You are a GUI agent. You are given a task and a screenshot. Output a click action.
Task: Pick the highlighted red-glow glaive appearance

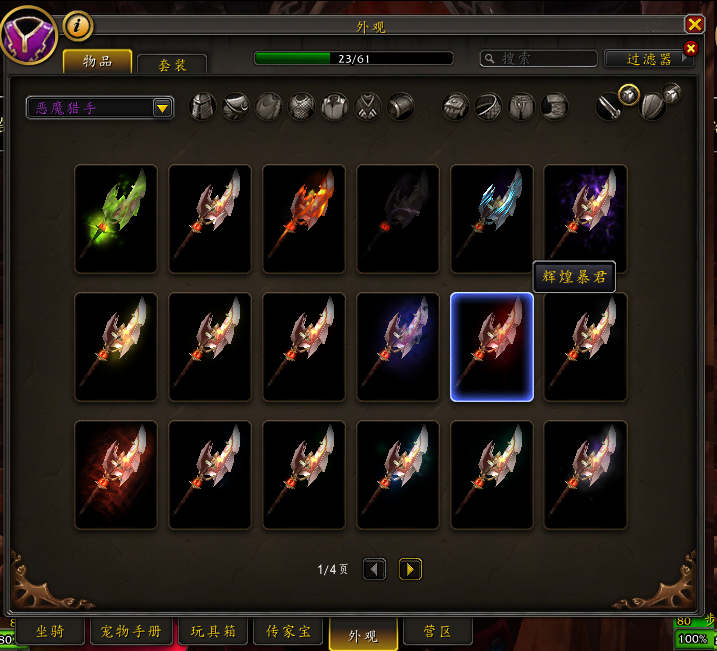pyautogui.click(x=492, y=347)
